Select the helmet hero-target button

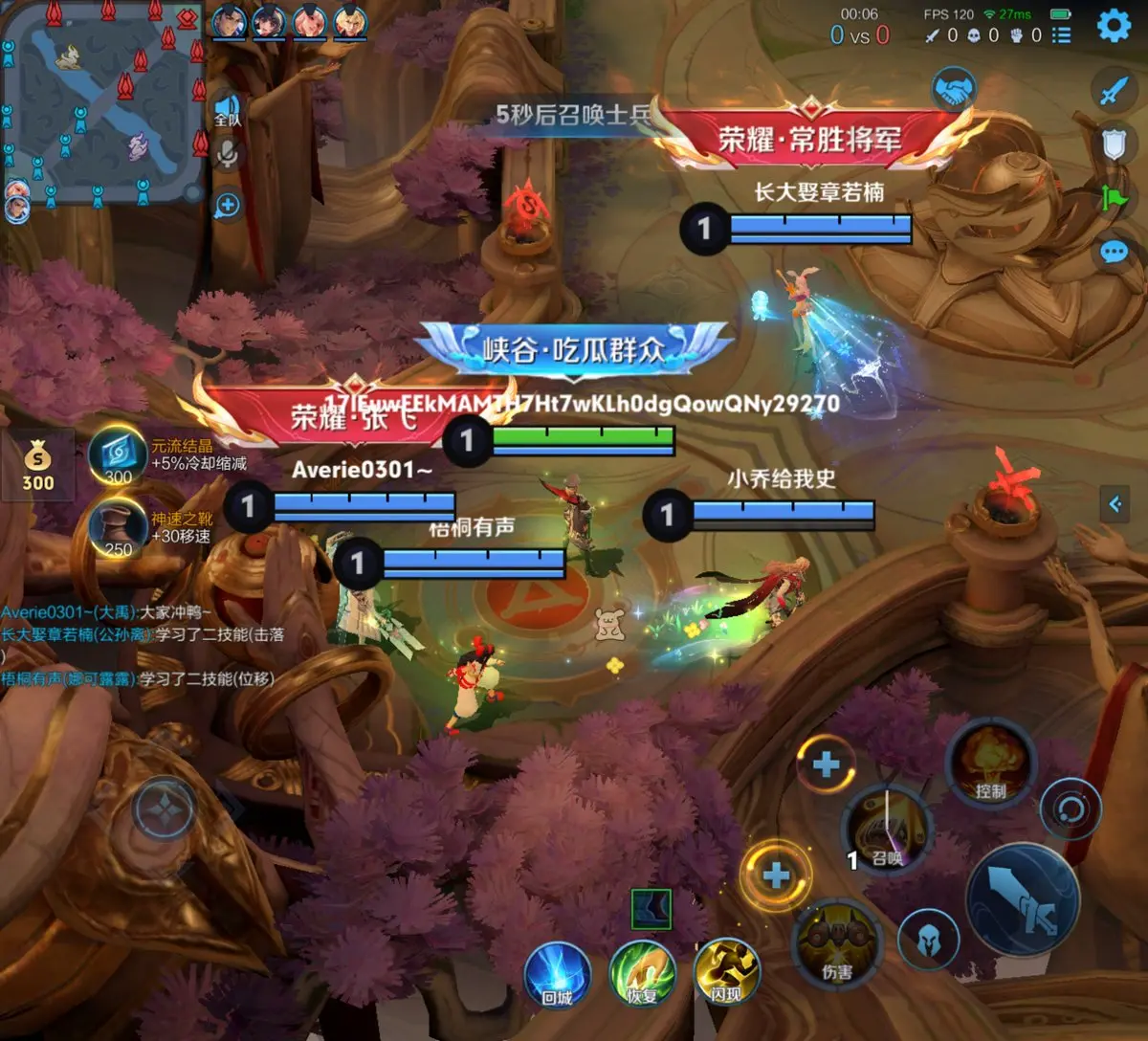tap(927, 941)
